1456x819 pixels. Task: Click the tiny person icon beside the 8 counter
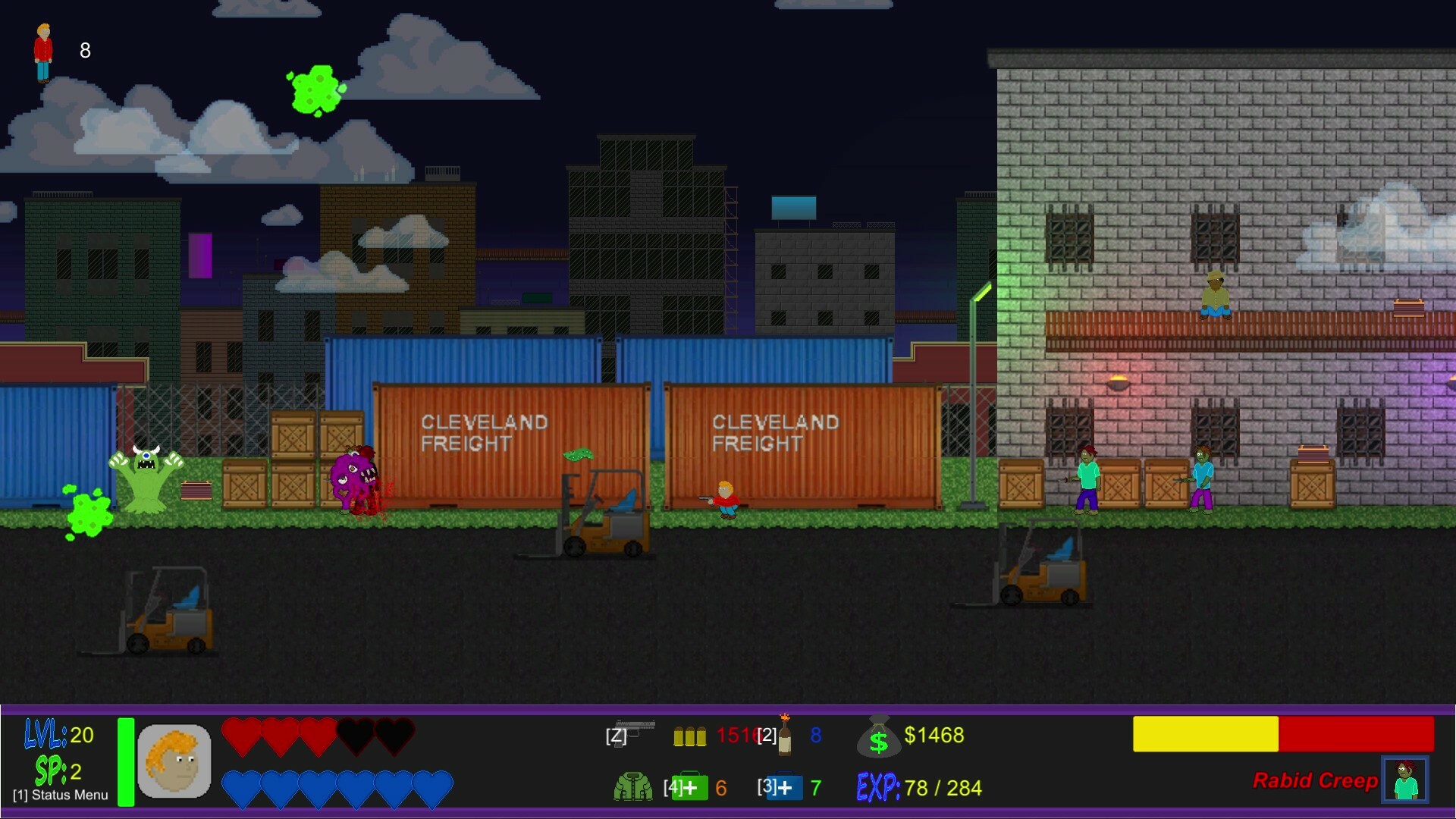(x=42, y=51)
